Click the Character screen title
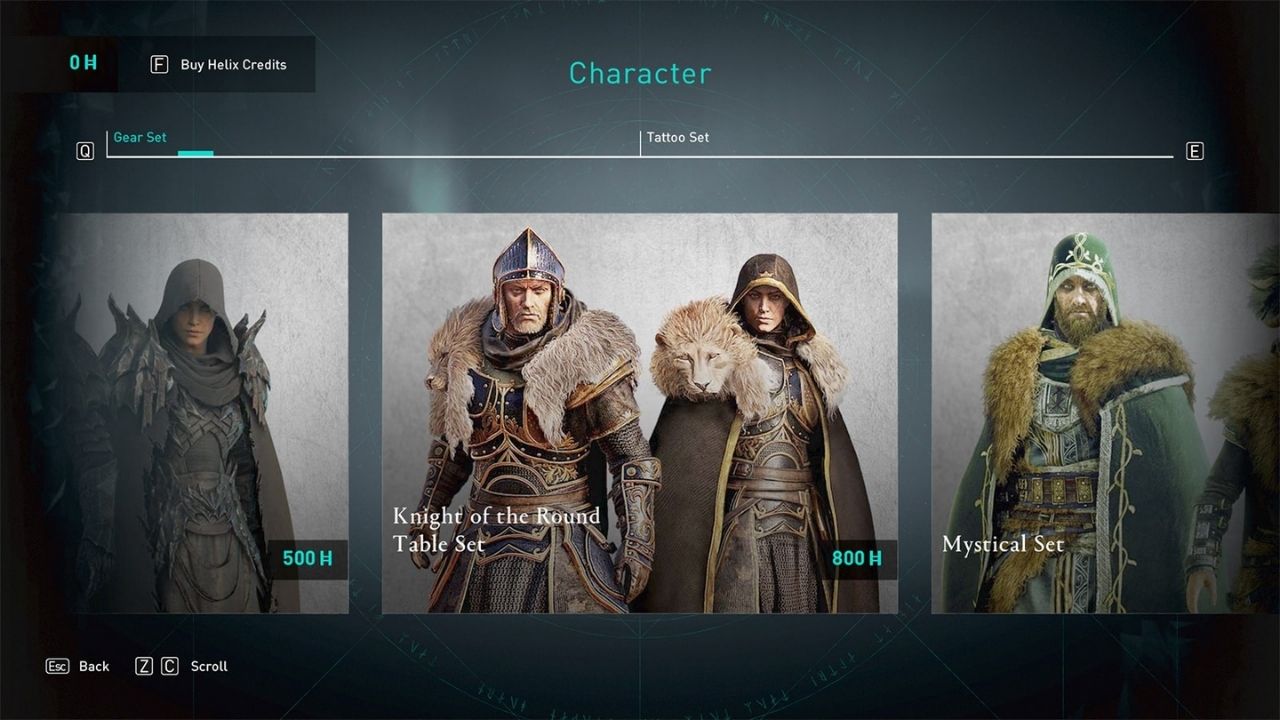Screen dimensions: 1280x720 click(639, 73)
